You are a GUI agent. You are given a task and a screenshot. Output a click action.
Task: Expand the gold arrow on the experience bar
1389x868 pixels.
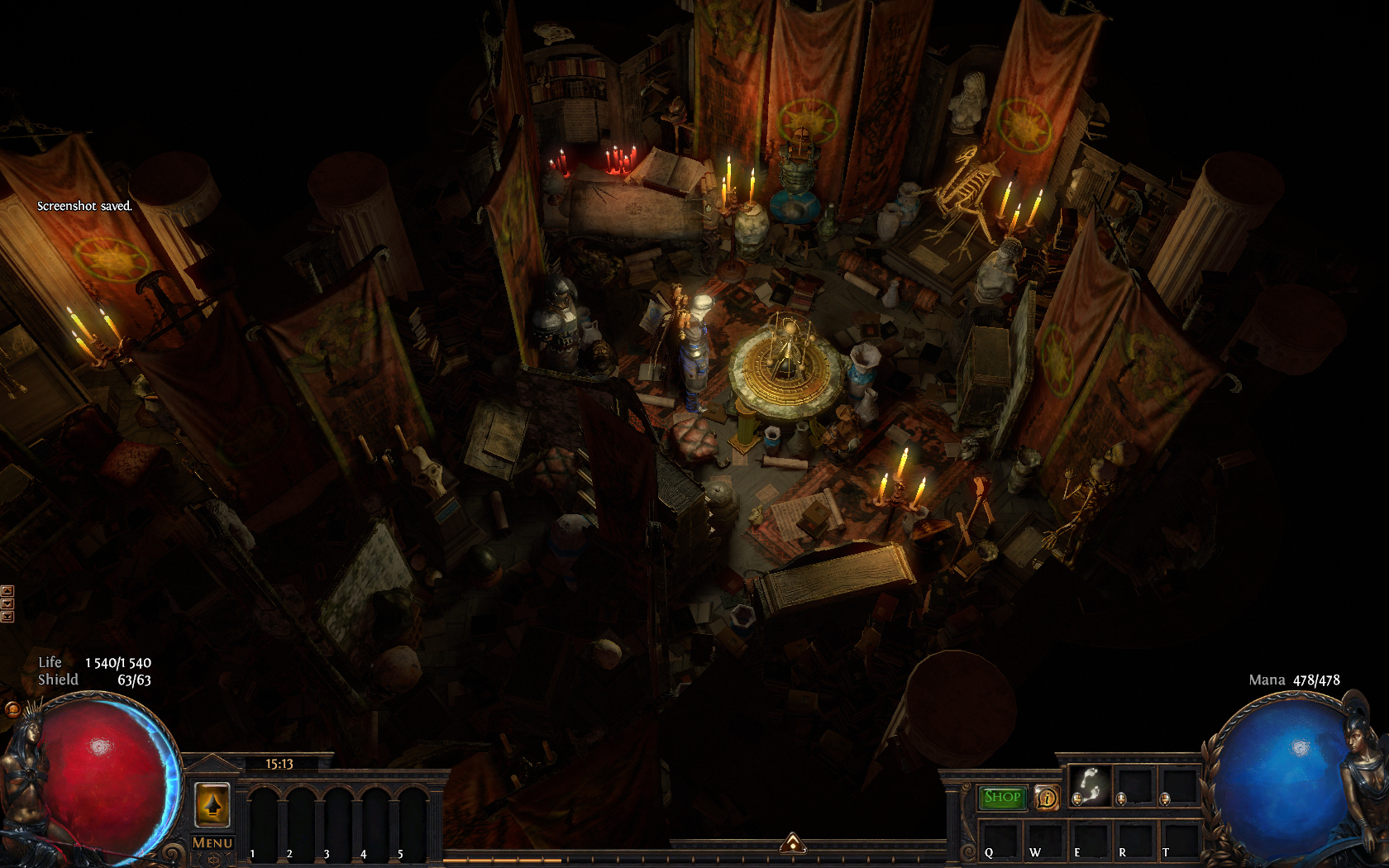(793, 842)
